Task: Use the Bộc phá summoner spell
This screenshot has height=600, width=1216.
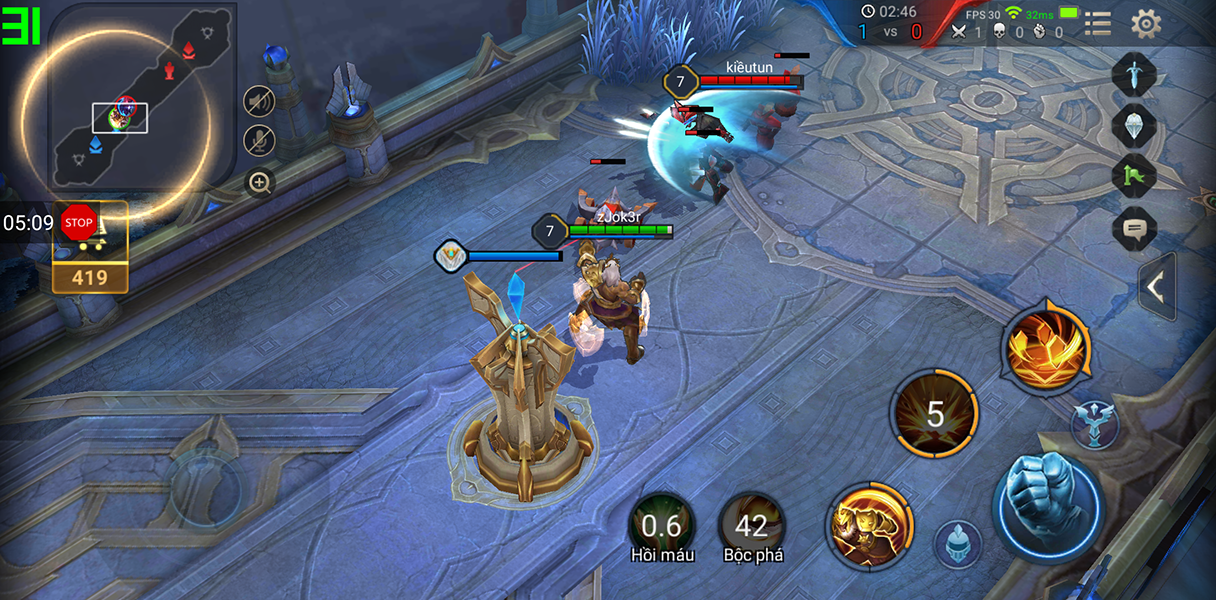Action: (752, 526)
